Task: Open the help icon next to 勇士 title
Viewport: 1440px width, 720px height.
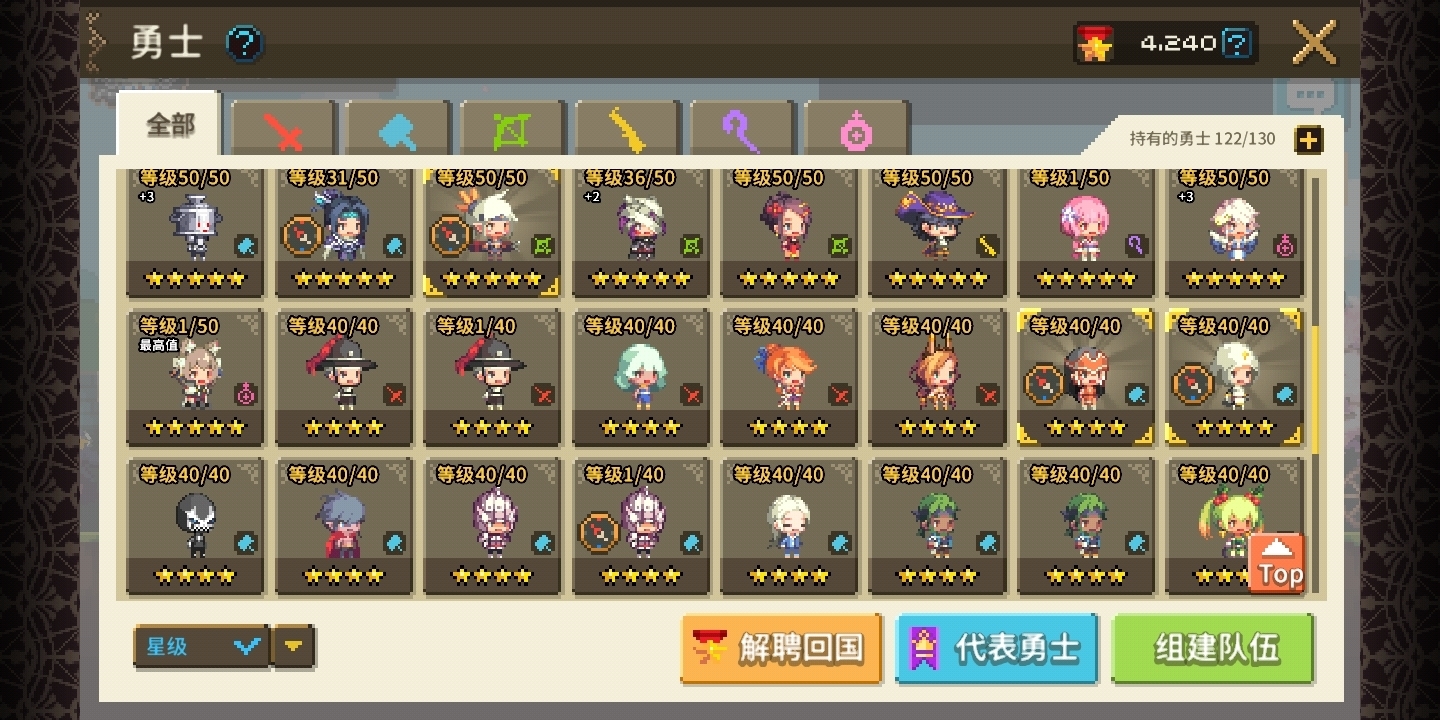Action: [x=243, y=43]
